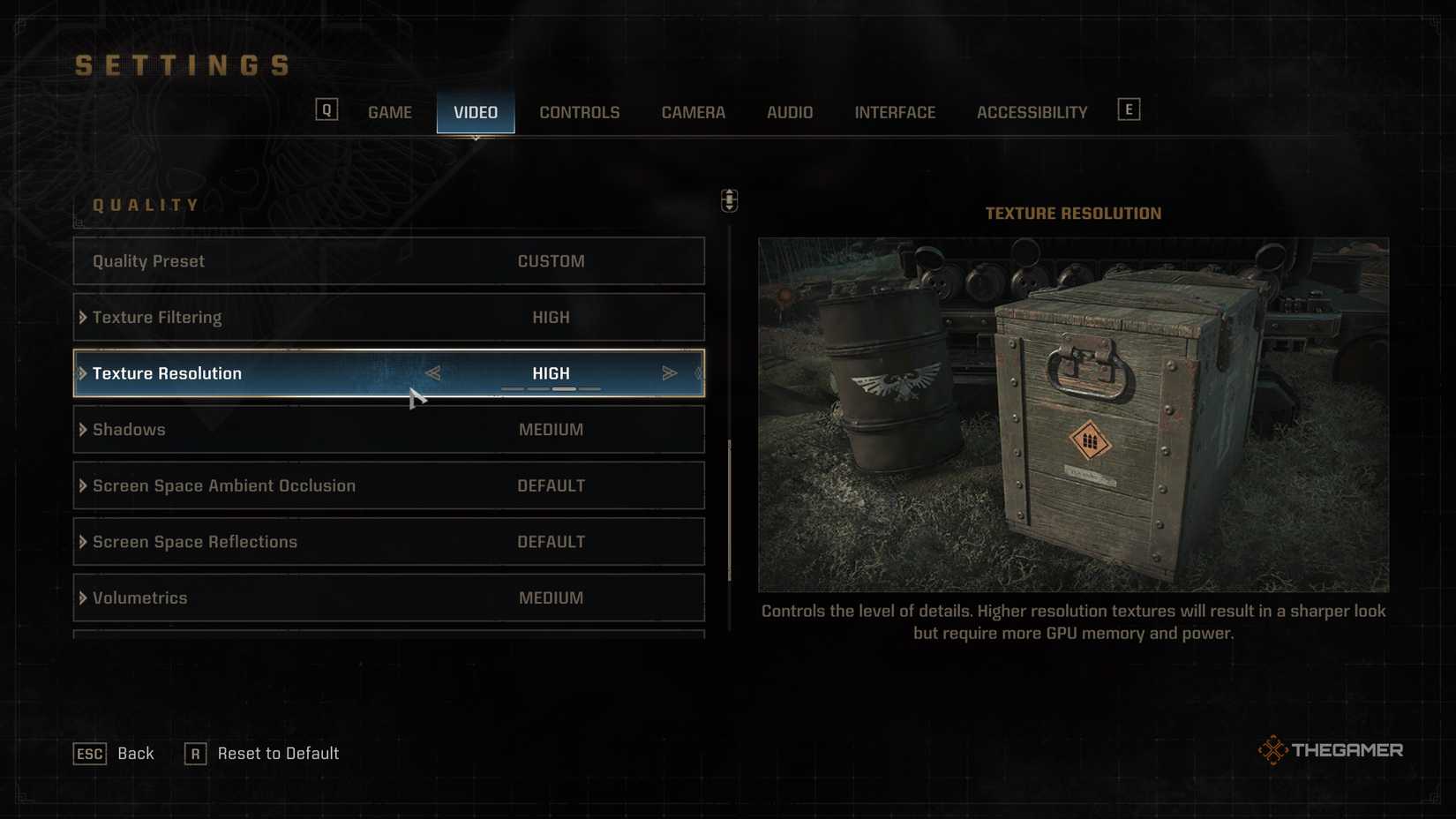
Task: Highlight Screen Space Ambient Occlusion row
Action: 388,485
